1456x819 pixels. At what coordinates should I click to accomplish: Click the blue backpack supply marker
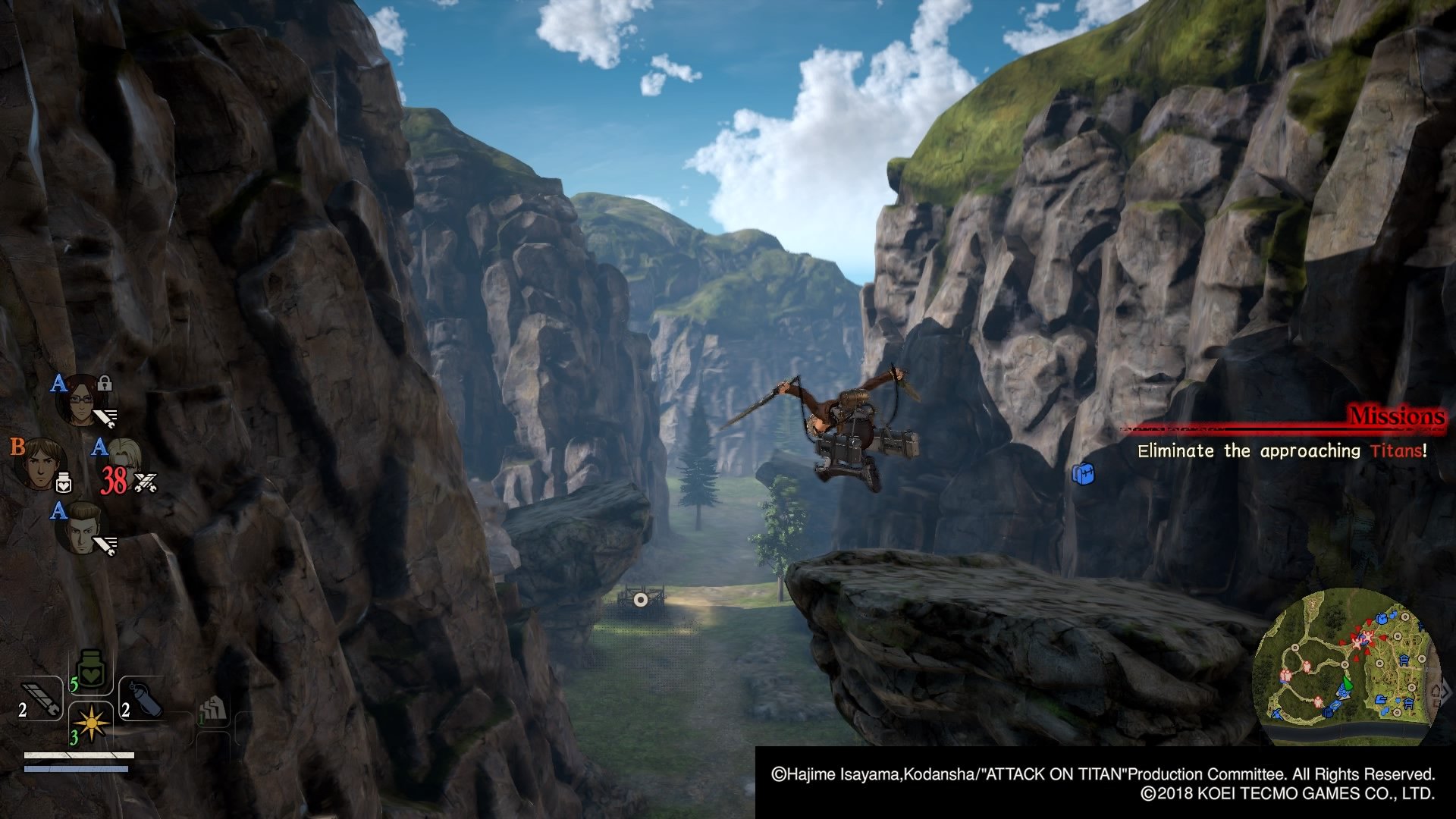click(x=1083, y=474)
